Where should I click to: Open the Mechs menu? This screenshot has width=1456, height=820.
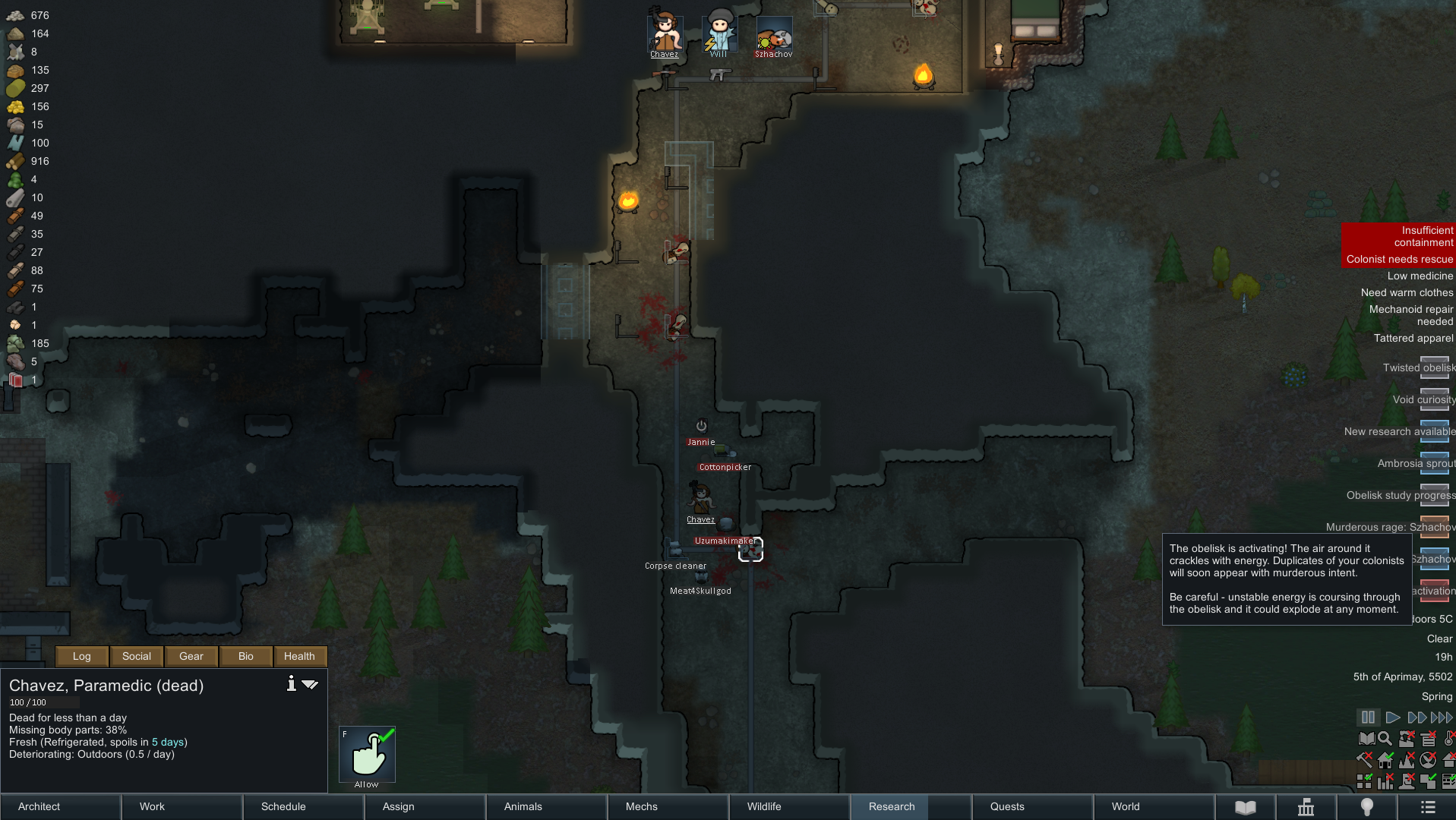pyautogui.click(x=642, y=806)
